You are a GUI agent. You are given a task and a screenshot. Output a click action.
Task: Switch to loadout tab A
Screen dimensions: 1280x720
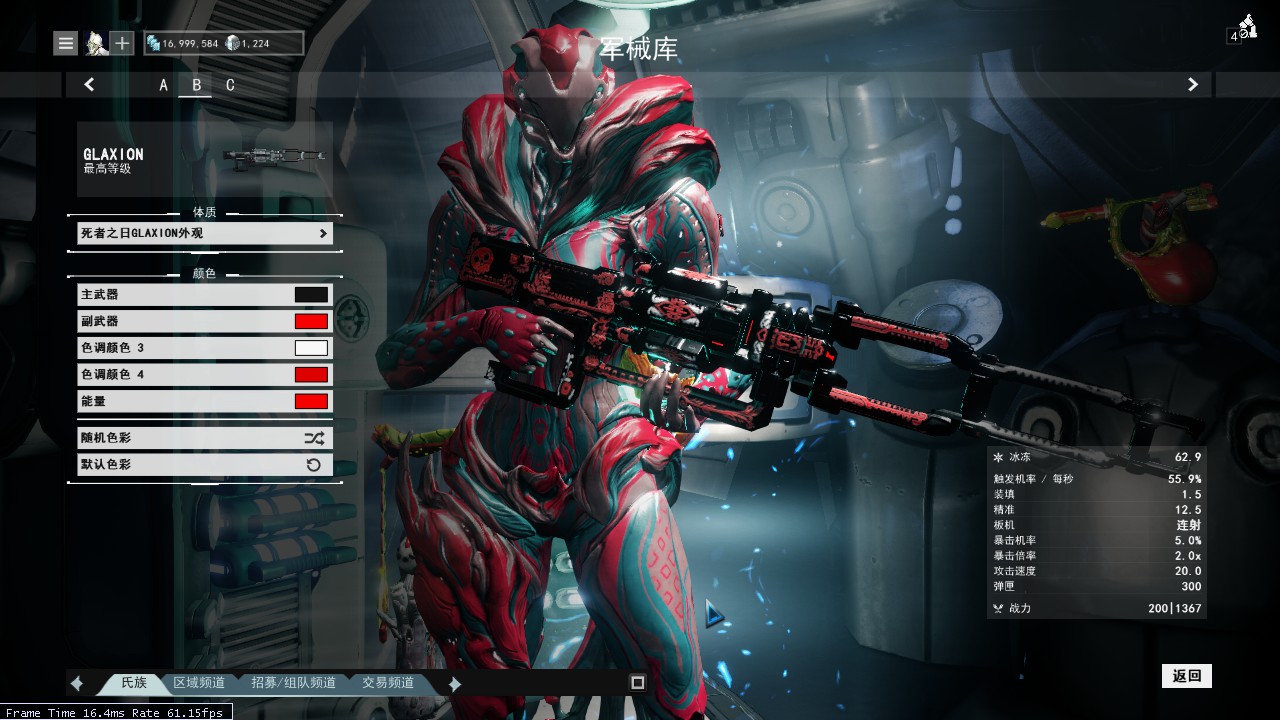coord(164,85)
